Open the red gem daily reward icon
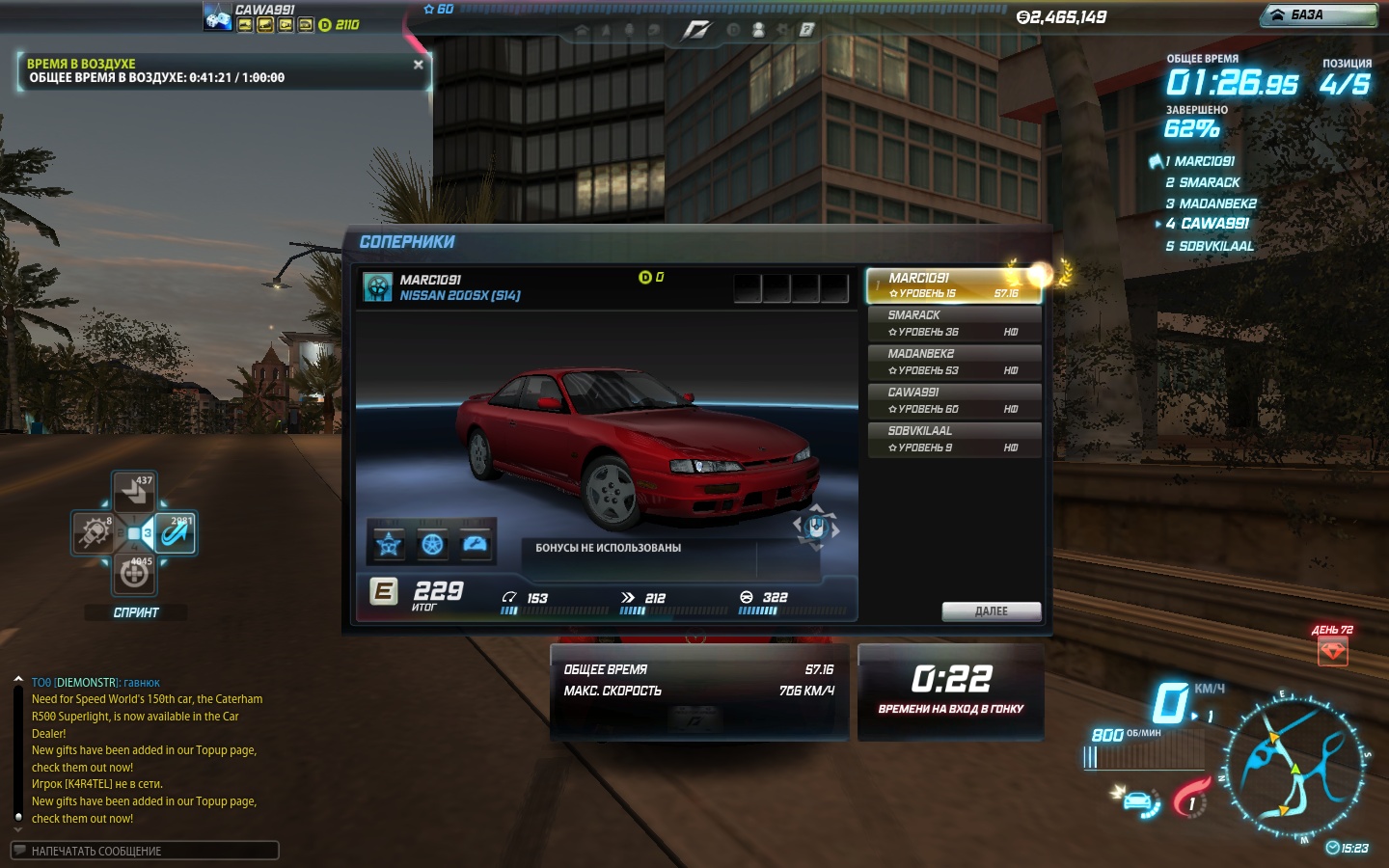The height and width of the screenshot is (868, 1389). 1332,652
